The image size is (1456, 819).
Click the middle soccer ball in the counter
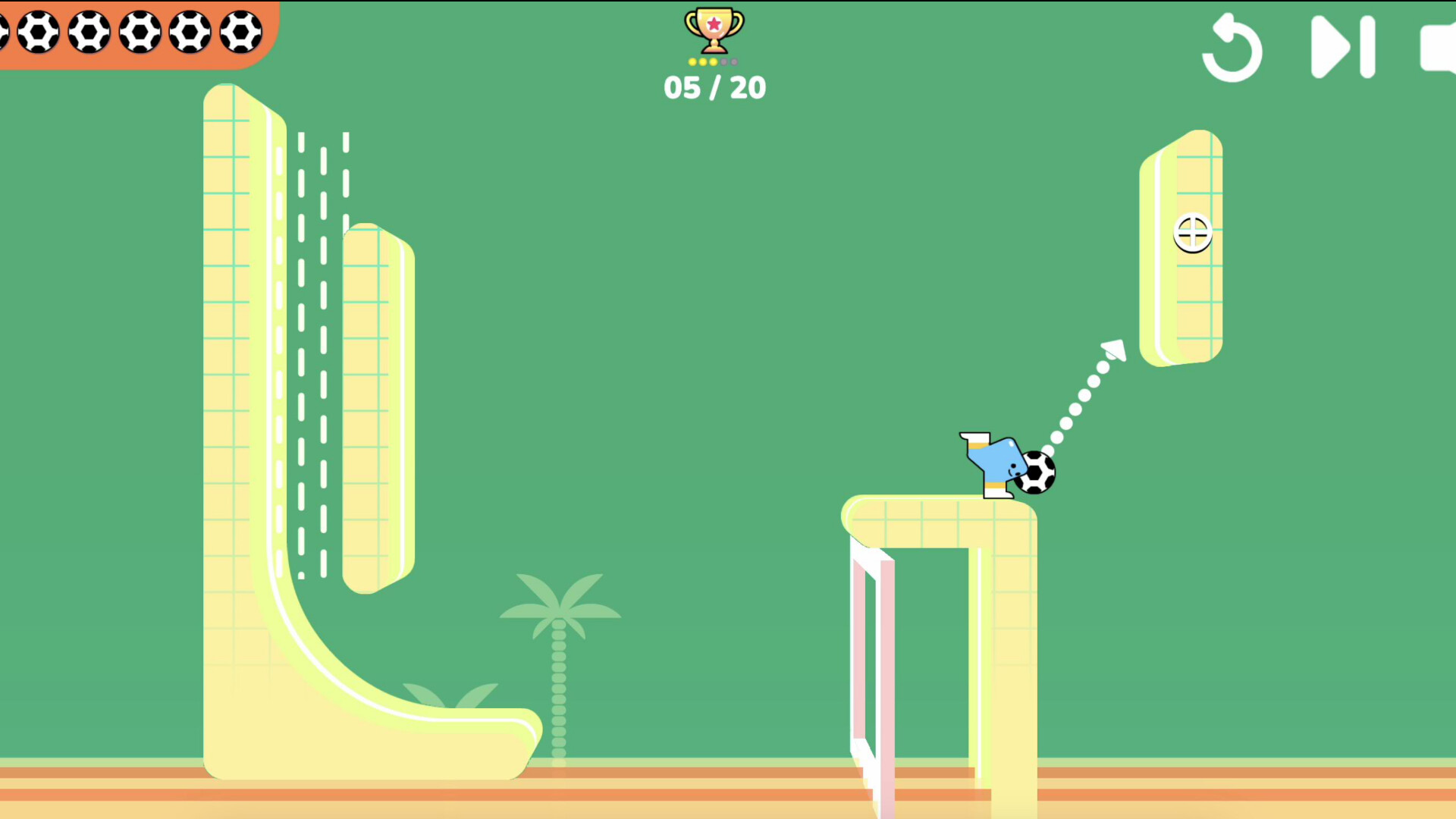point(140,32)
